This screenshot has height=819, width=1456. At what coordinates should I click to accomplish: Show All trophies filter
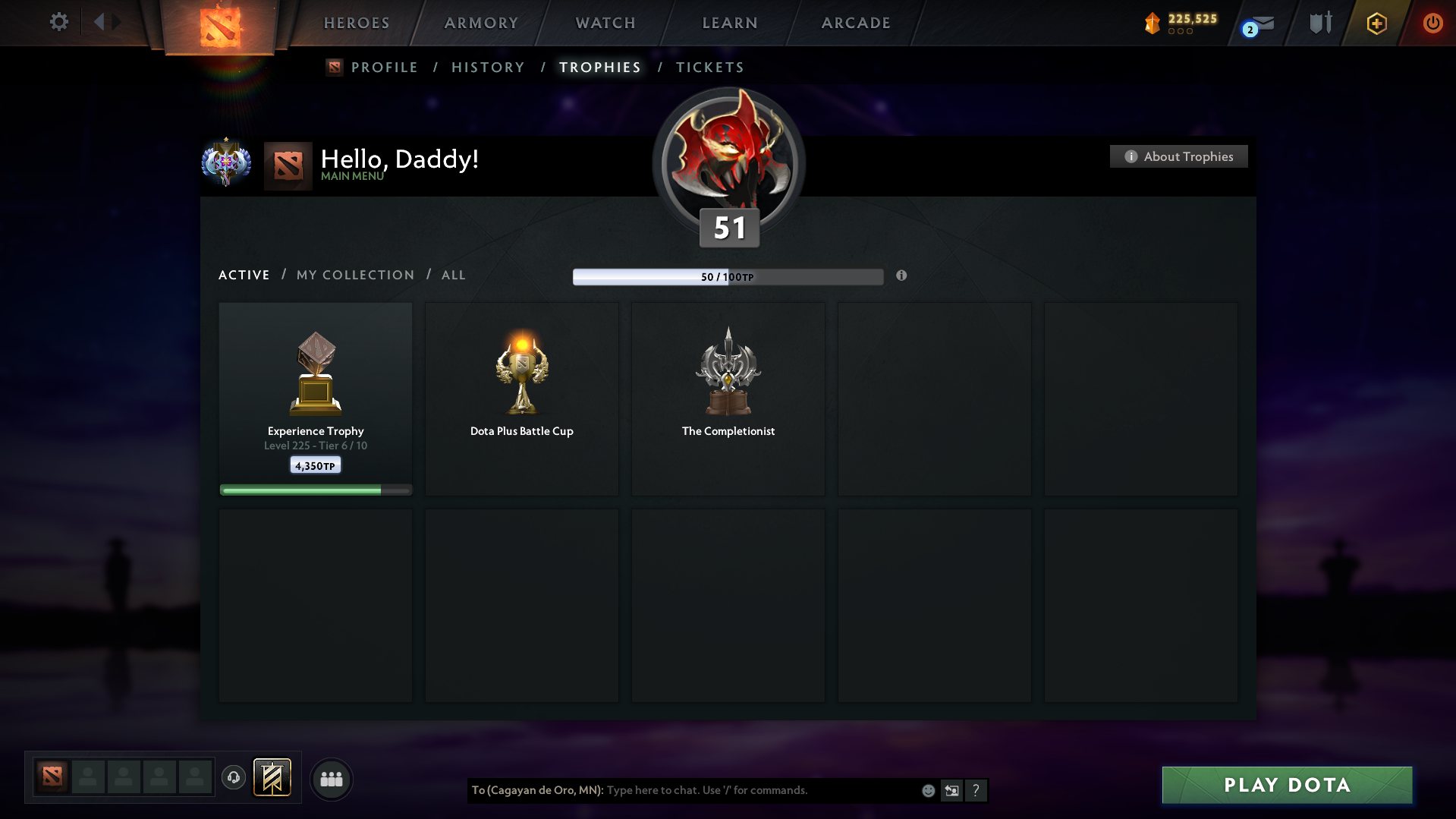coord(454,275)
